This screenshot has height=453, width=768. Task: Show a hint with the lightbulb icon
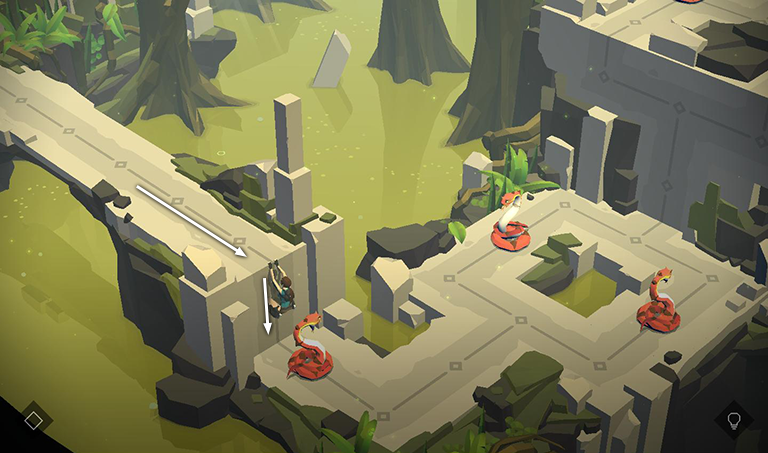coord(734,419)
